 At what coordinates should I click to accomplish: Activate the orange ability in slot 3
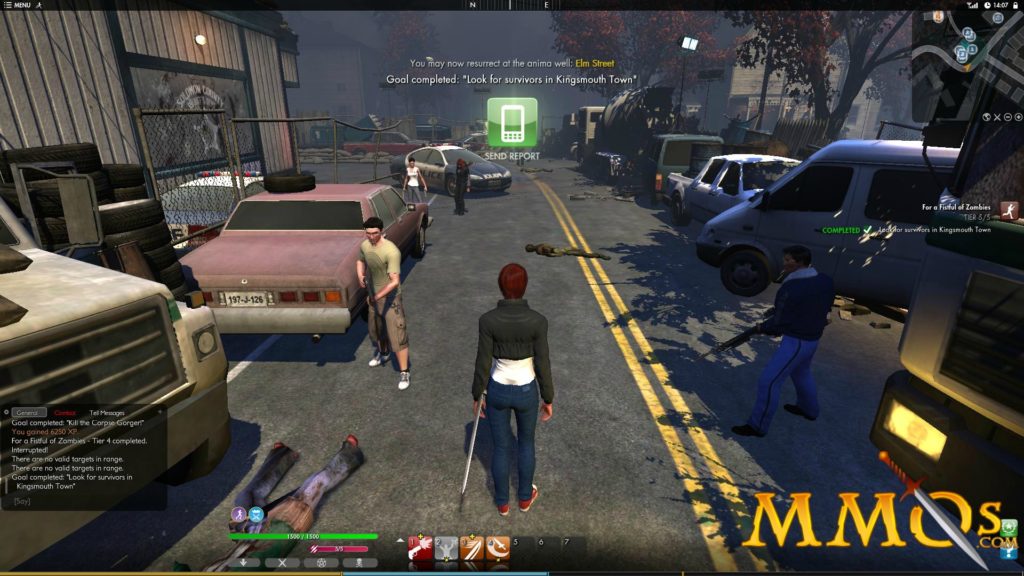(472, 547)
